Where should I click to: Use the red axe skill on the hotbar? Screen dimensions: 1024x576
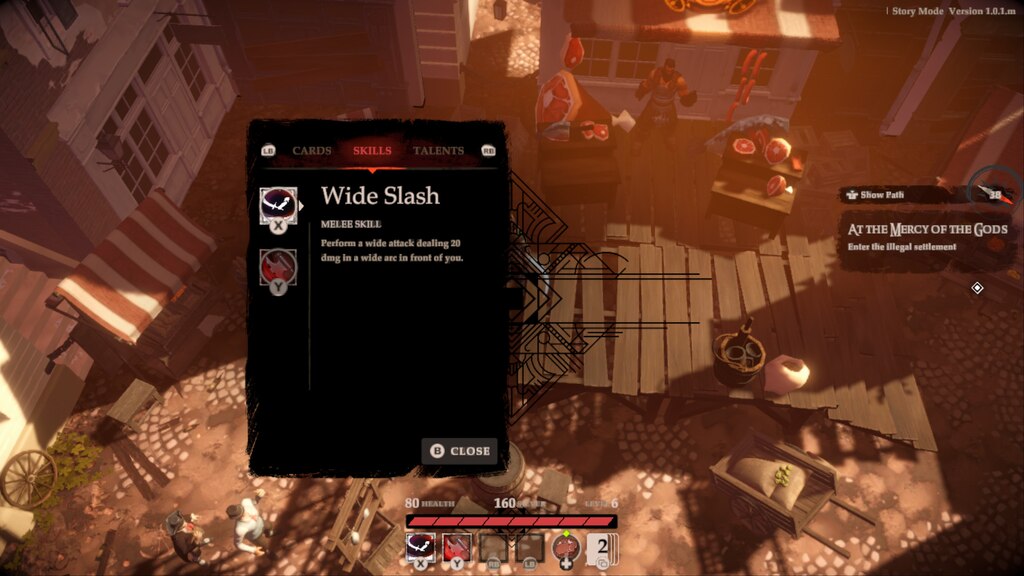click(457, 546)
